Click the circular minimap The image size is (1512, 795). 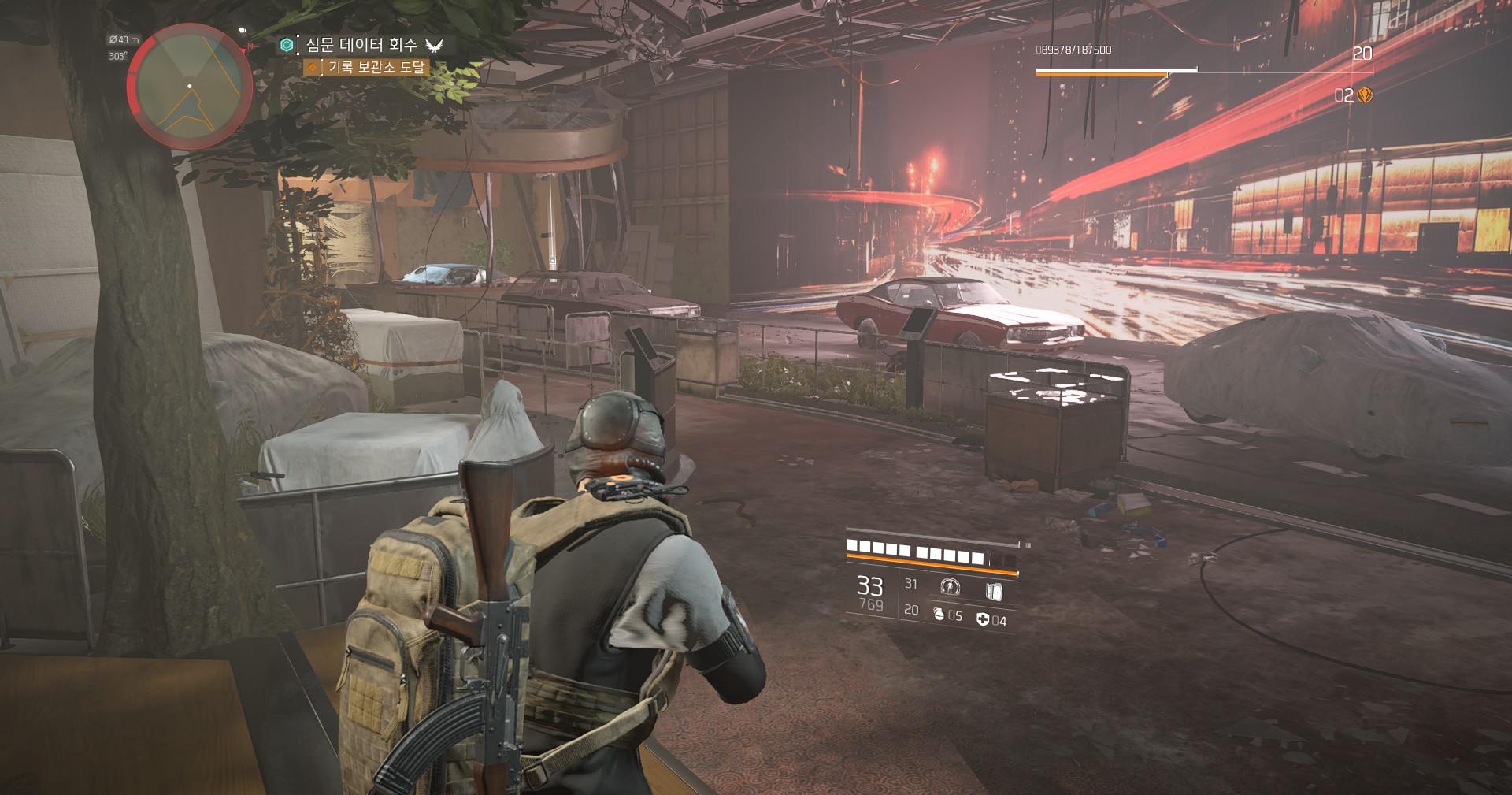pos(190,86)
